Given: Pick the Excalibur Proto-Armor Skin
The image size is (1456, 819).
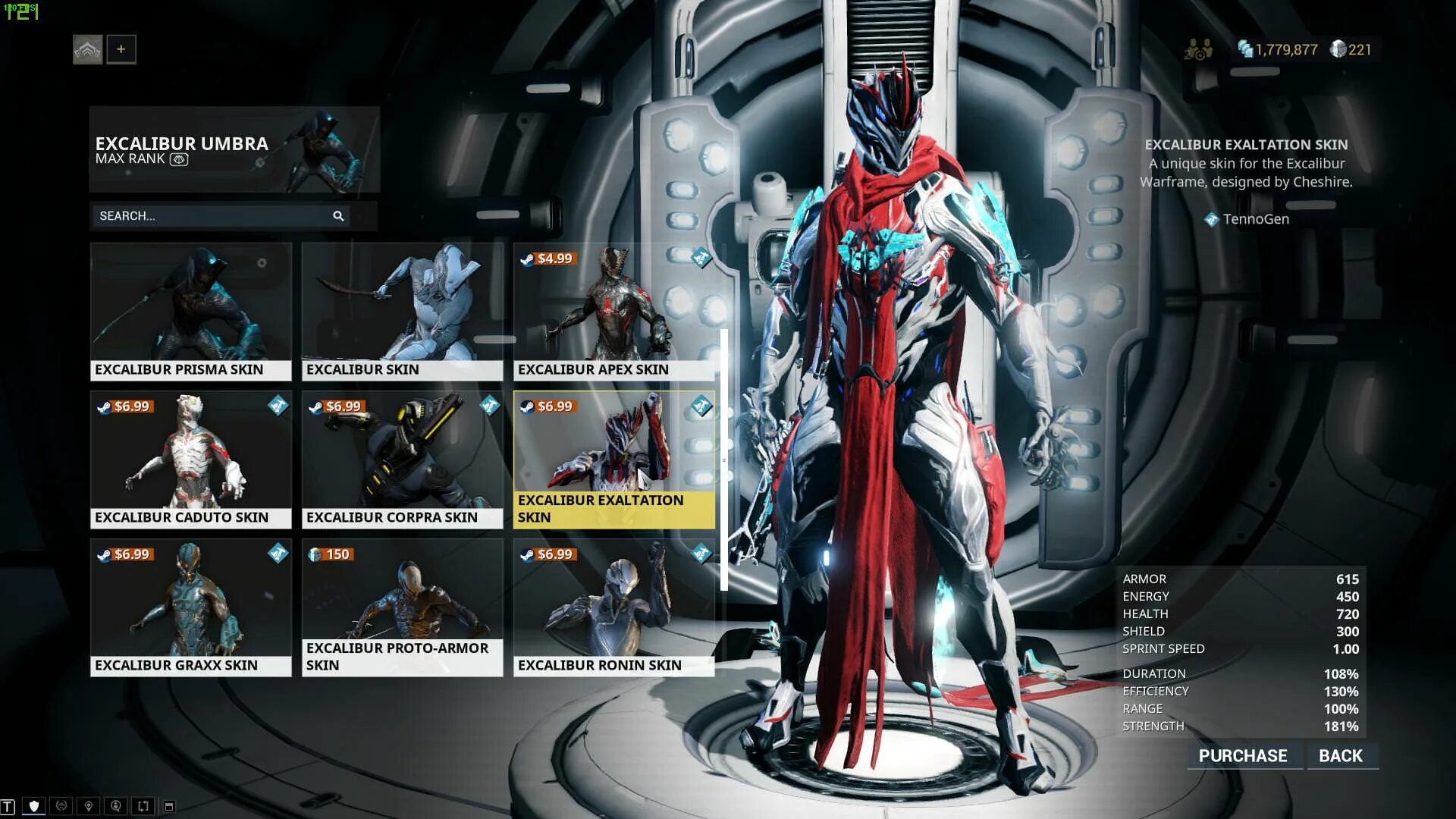Looking at the screenshot, I should pos(402,607).
